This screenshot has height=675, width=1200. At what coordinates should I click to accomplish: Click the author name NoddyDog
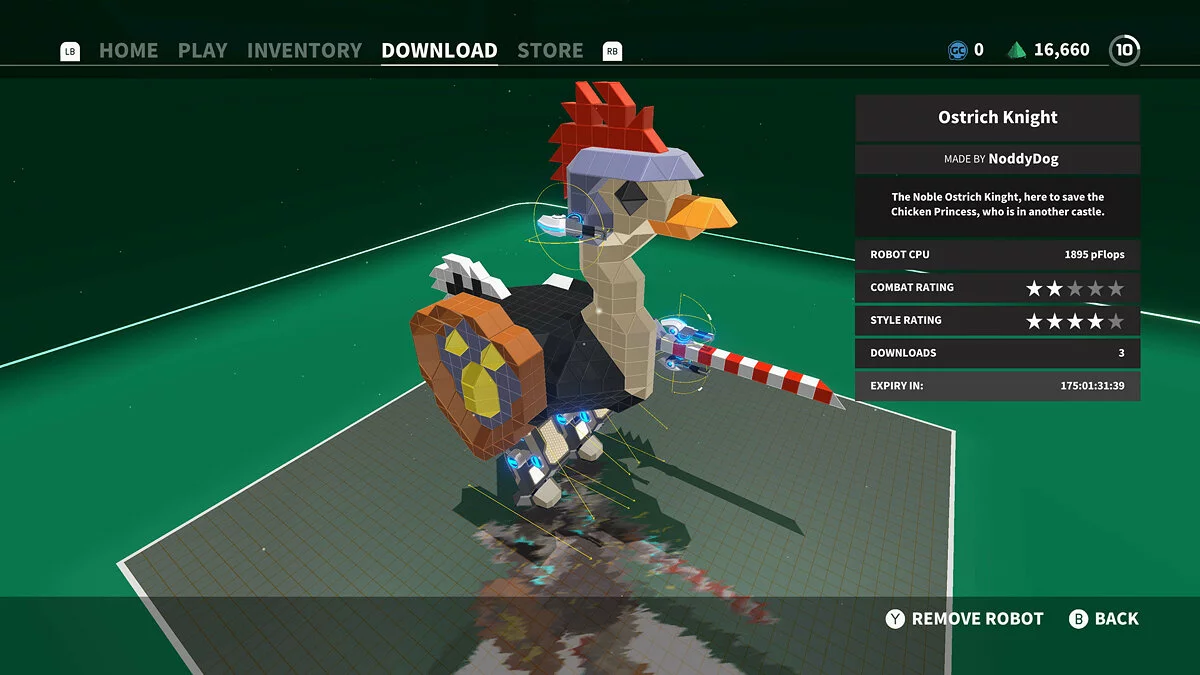pyautogui.click(x=1023, y=159)
